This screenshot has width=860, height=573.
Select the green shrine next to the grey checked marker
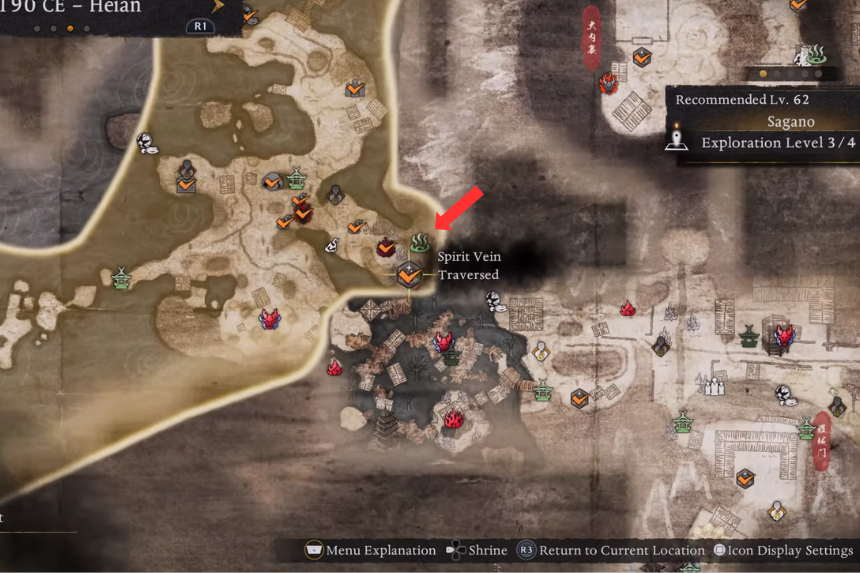click(297, 179)
